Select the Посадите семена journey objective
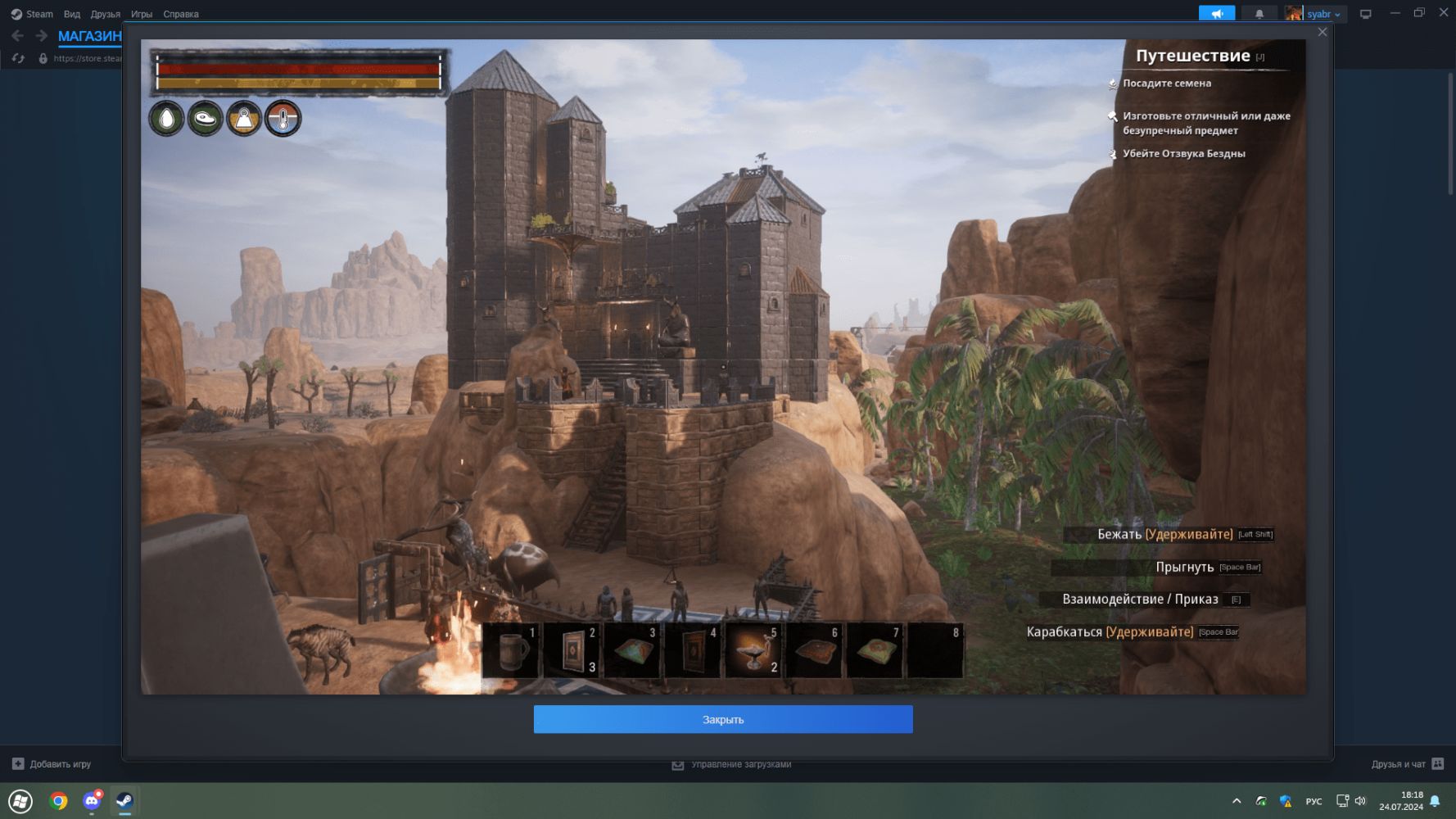1456x819 pixels. 1166,84
